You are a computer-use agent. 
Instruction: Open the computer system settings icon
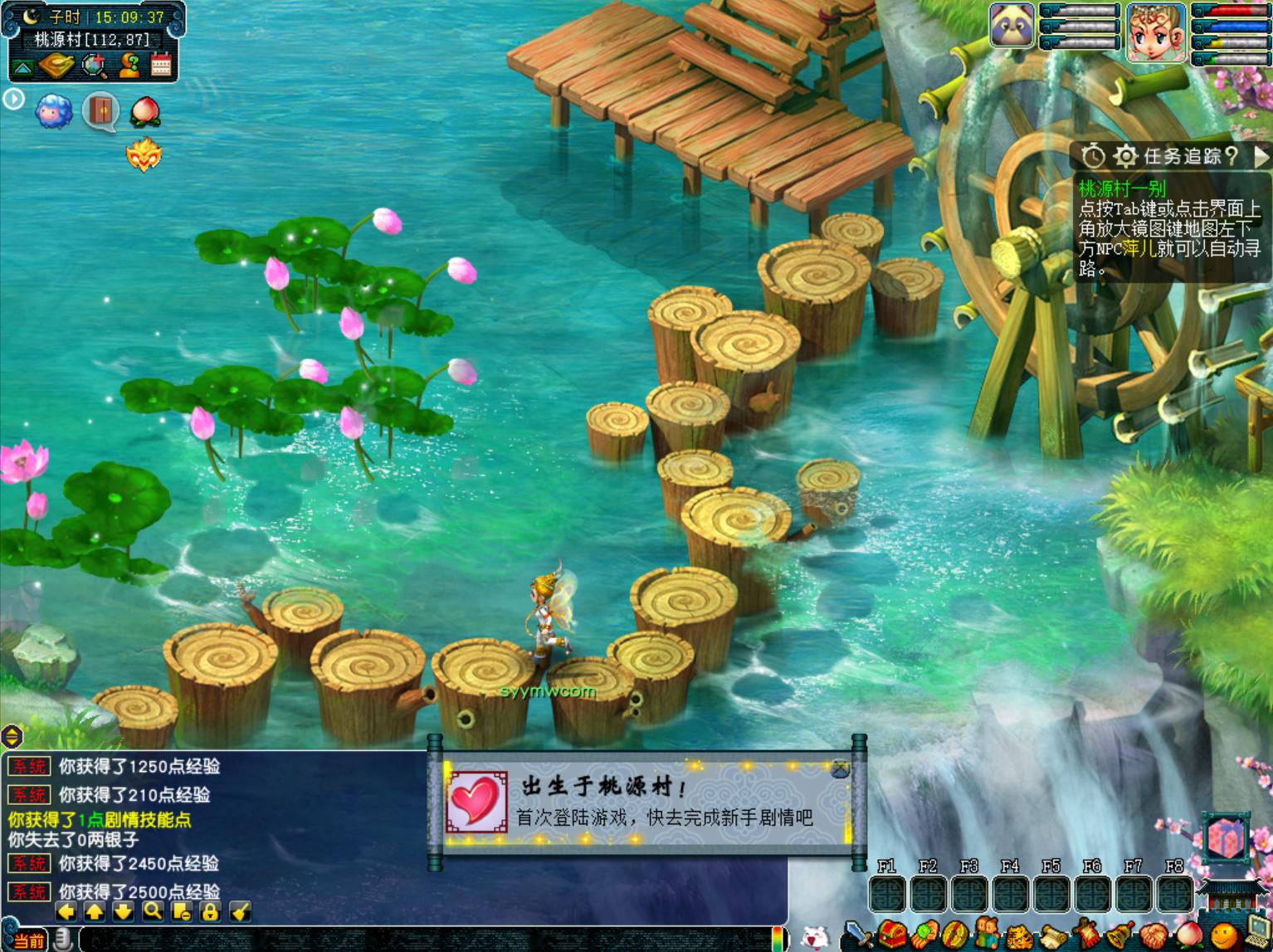[1258, 934]
